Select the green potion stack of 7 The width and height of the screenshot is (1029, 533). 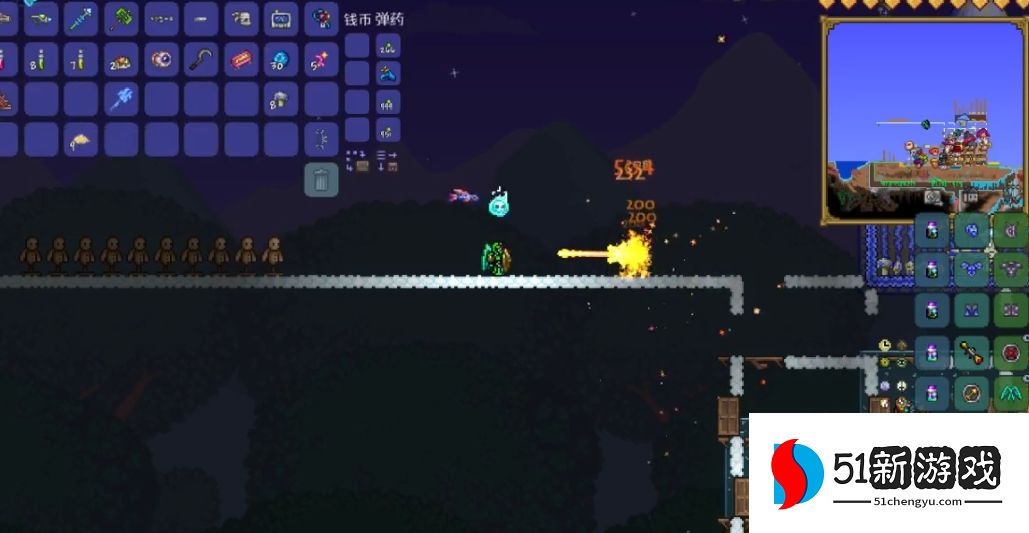pos(81,60)
